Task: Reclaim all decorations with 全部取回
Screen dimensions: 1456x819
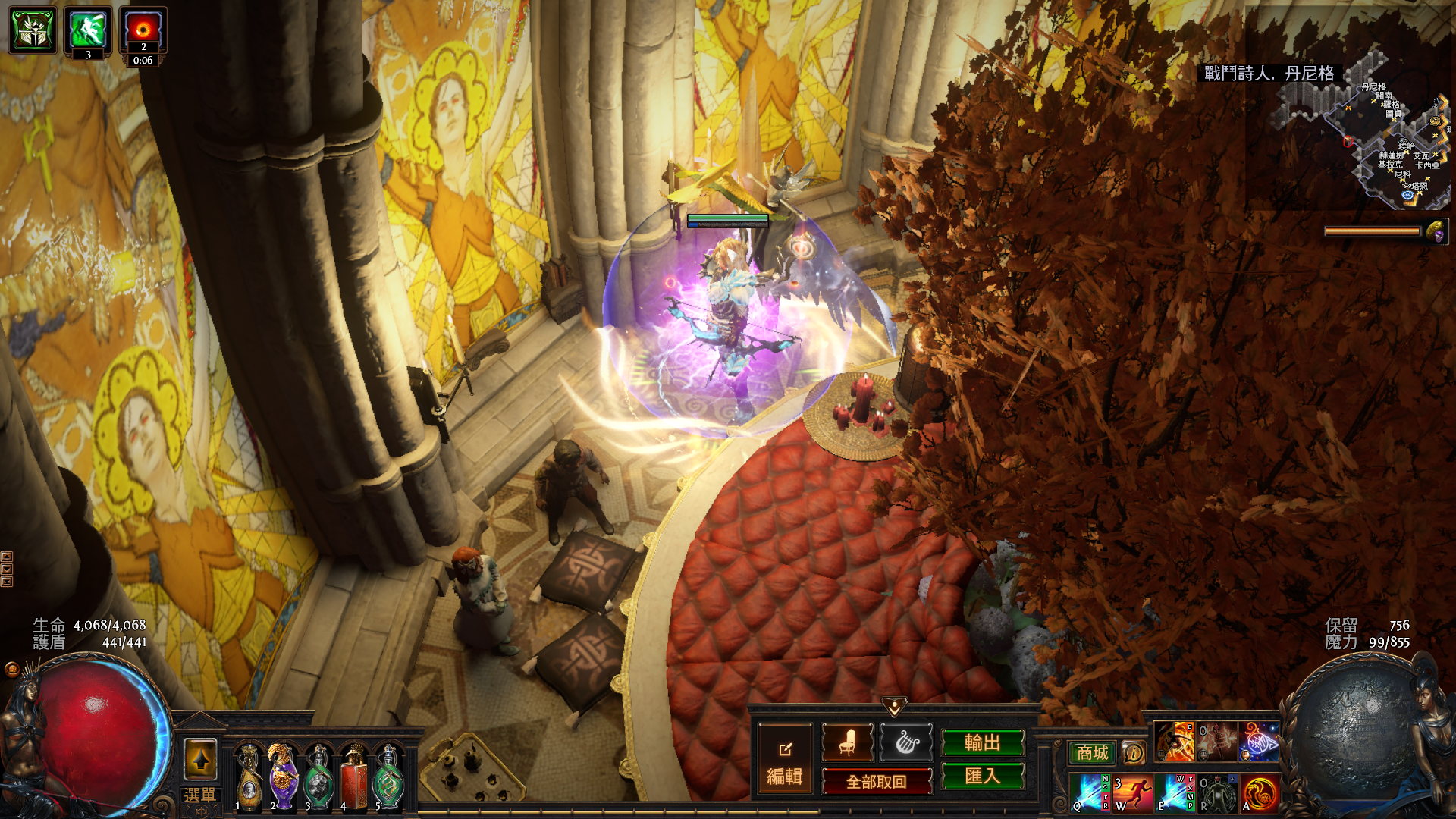Action: tap(877, 782)
